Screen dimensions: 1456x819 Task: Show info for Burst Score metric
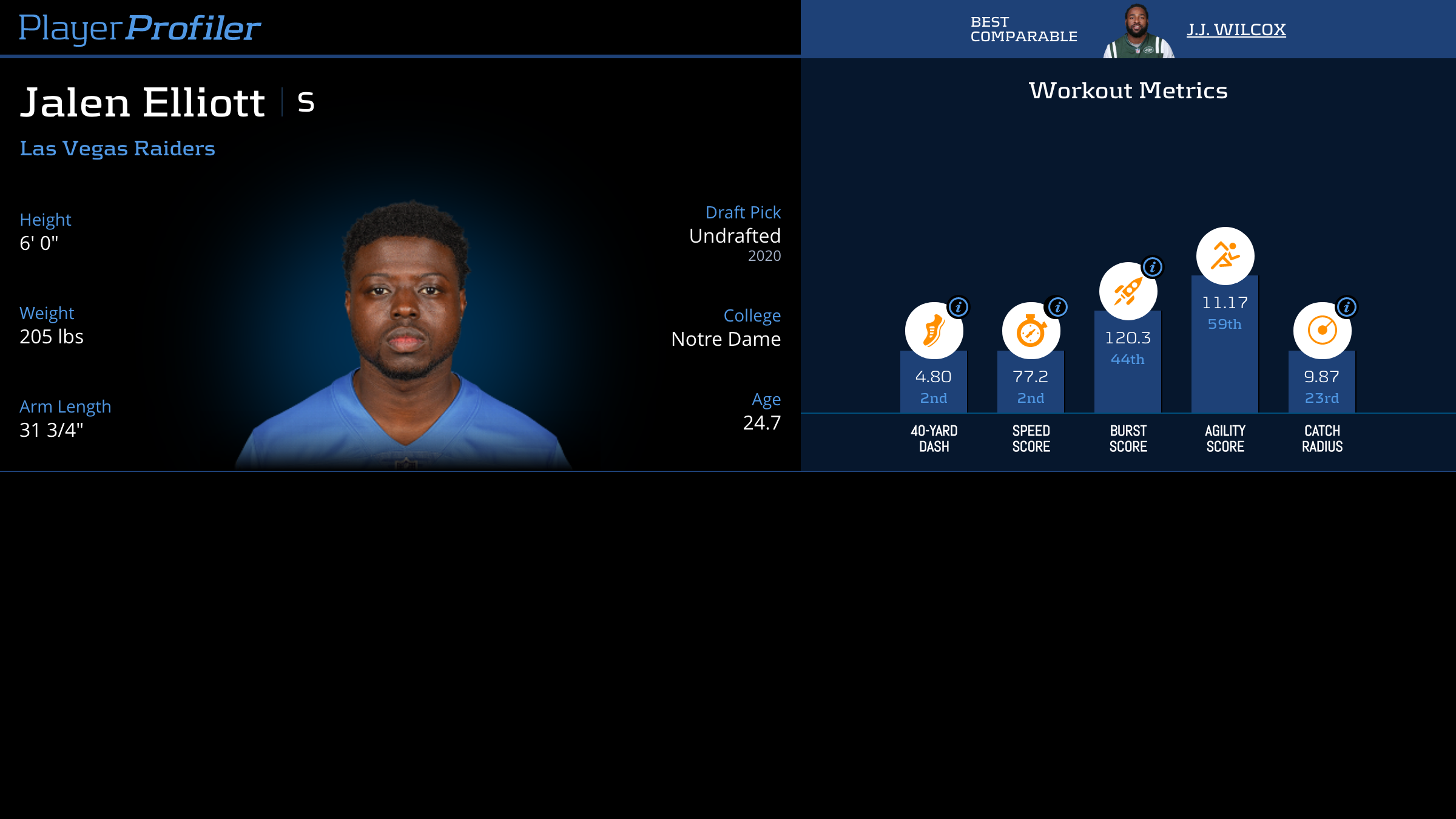tap(1152, 267)
